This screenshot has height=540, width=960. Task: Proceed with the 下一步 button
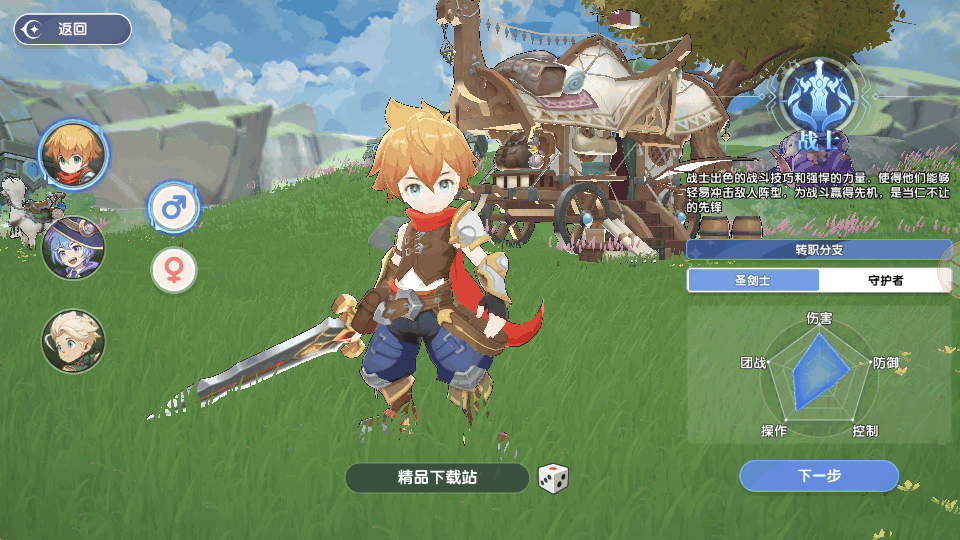[x=819, y=476]
